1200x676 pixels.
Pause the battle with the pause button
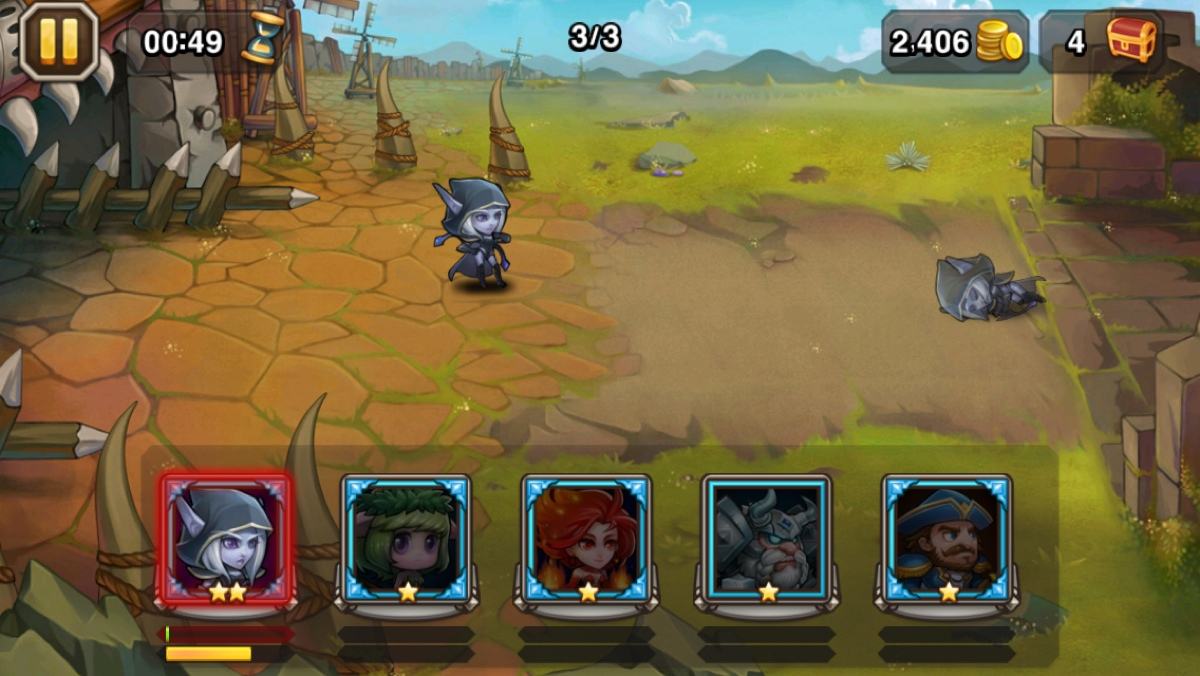(x=57, y=41)
